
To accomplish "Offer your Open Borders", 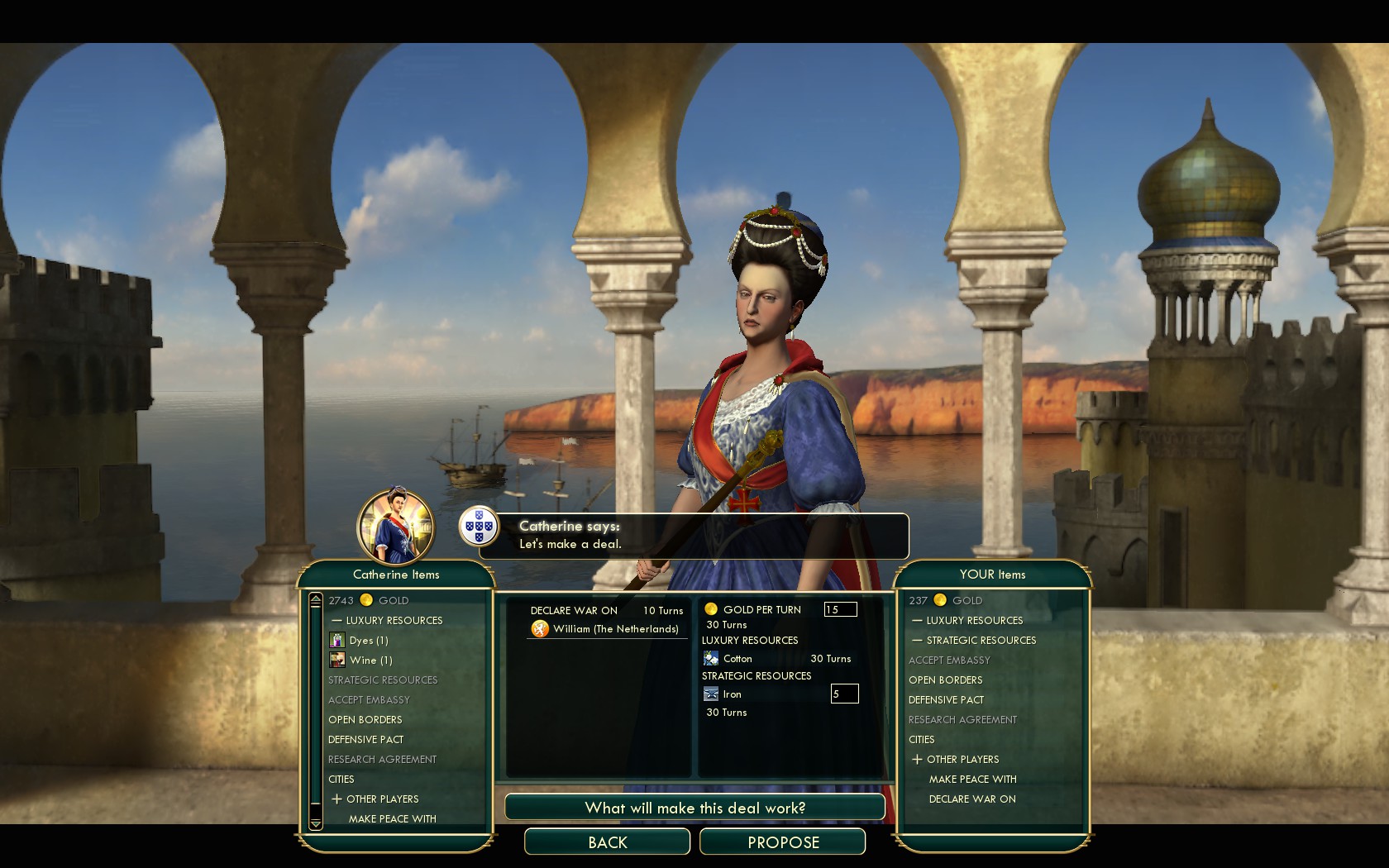I will pos(946,680).
